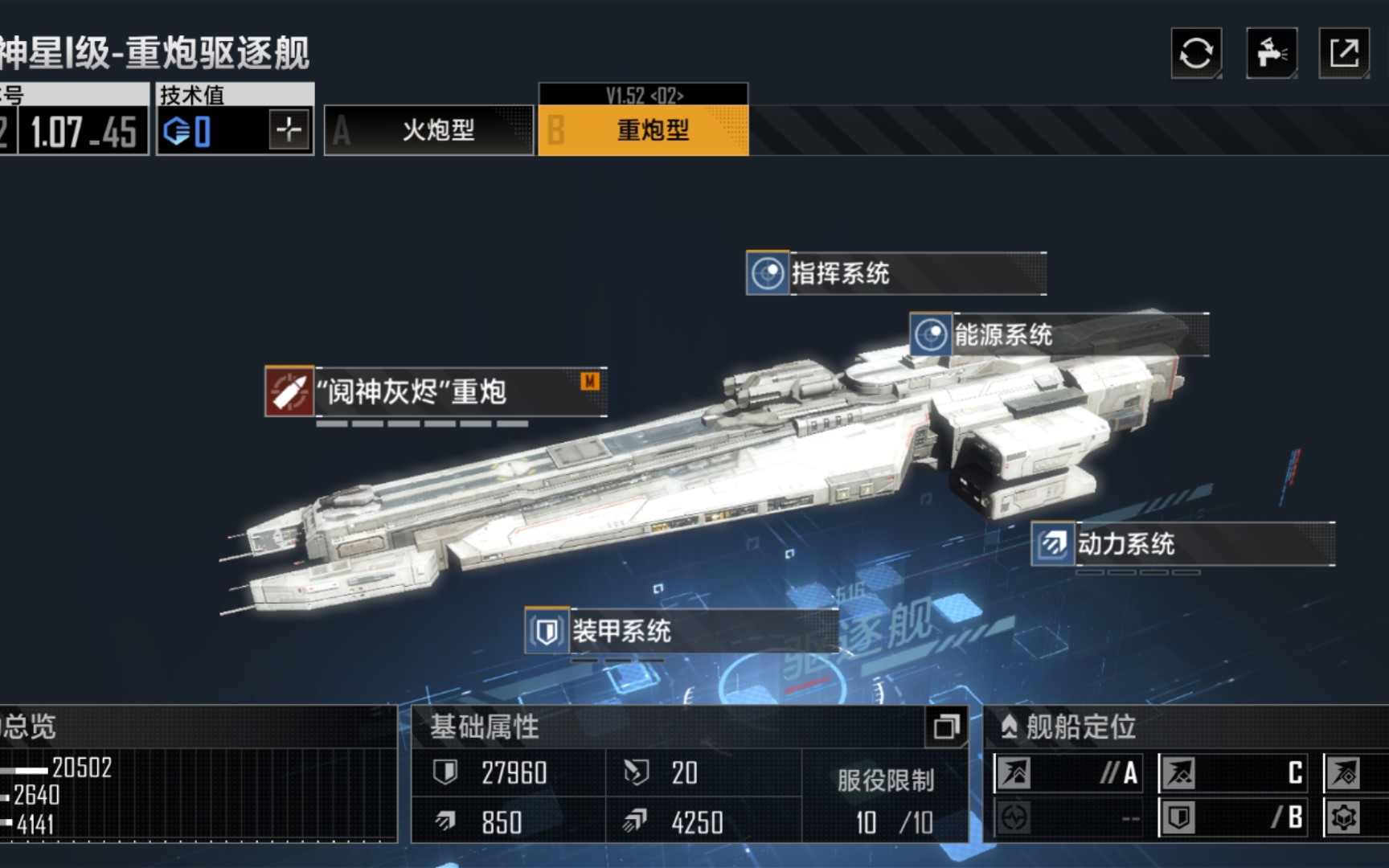Open the 装甲系统 armor shield icon
Screen dimensions: 1389x868
[547, 632]
